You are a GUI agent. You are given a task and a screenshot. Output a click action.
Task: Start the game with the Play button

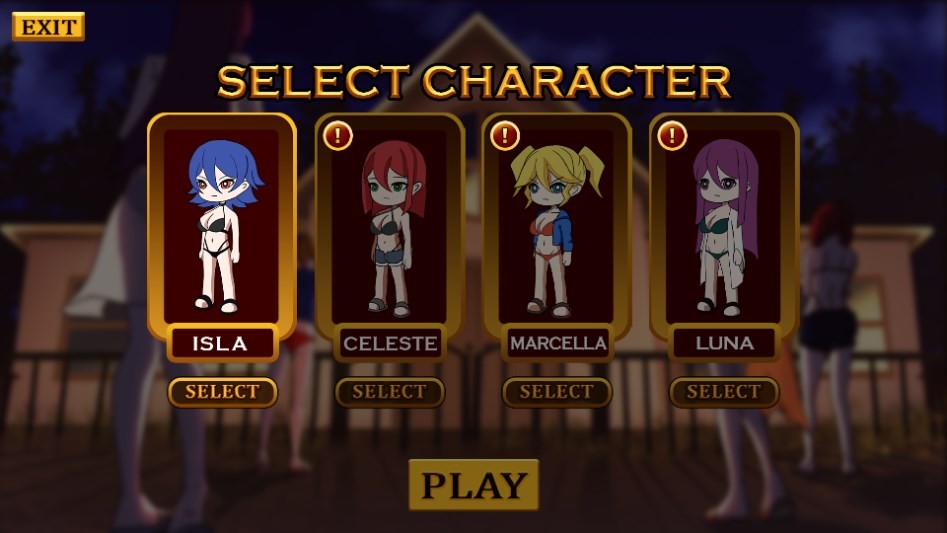click(x=473, y=485)
